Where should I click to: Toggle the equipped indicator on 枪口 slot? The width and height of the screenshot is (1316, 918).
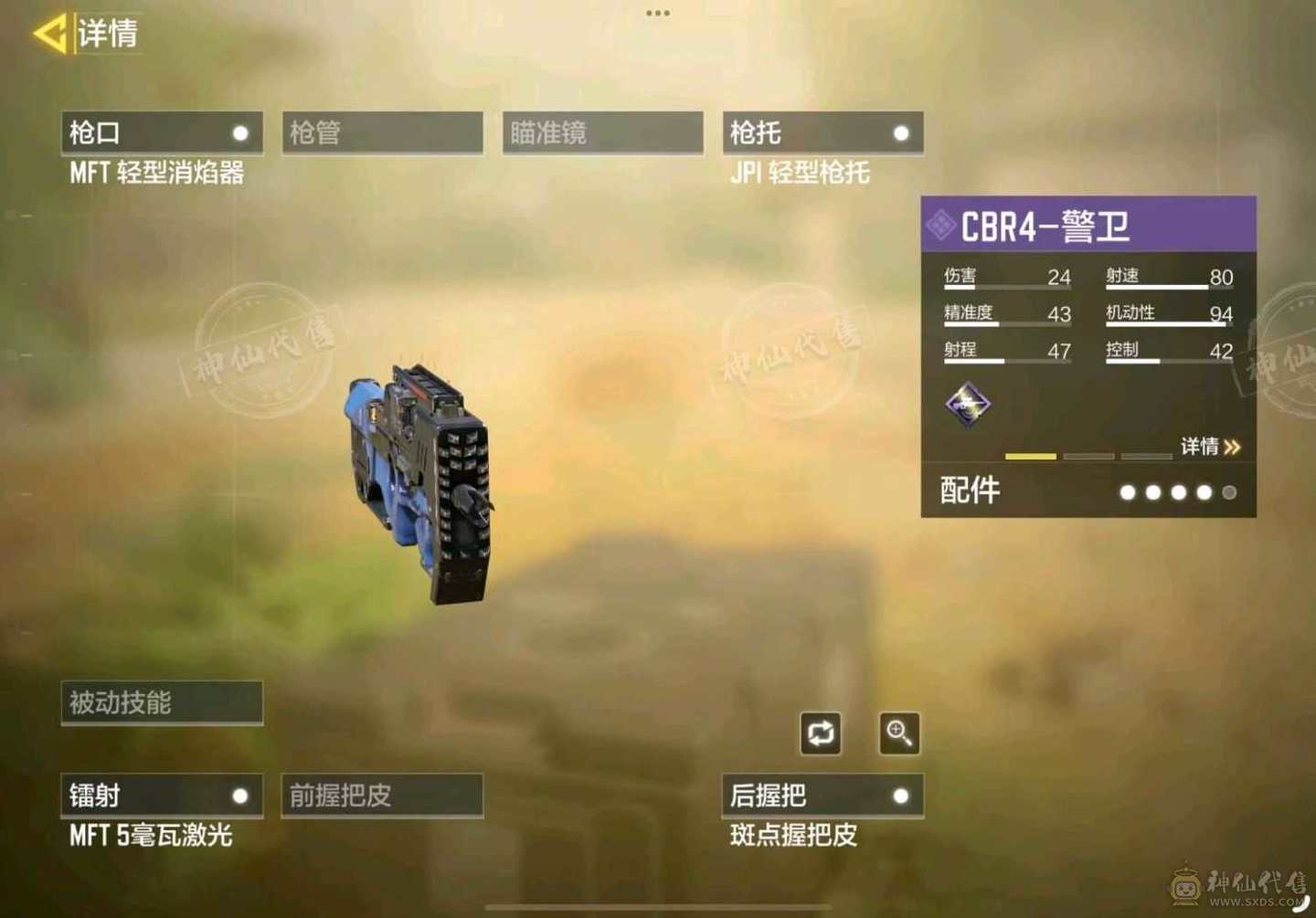click(x=239, y=132)
